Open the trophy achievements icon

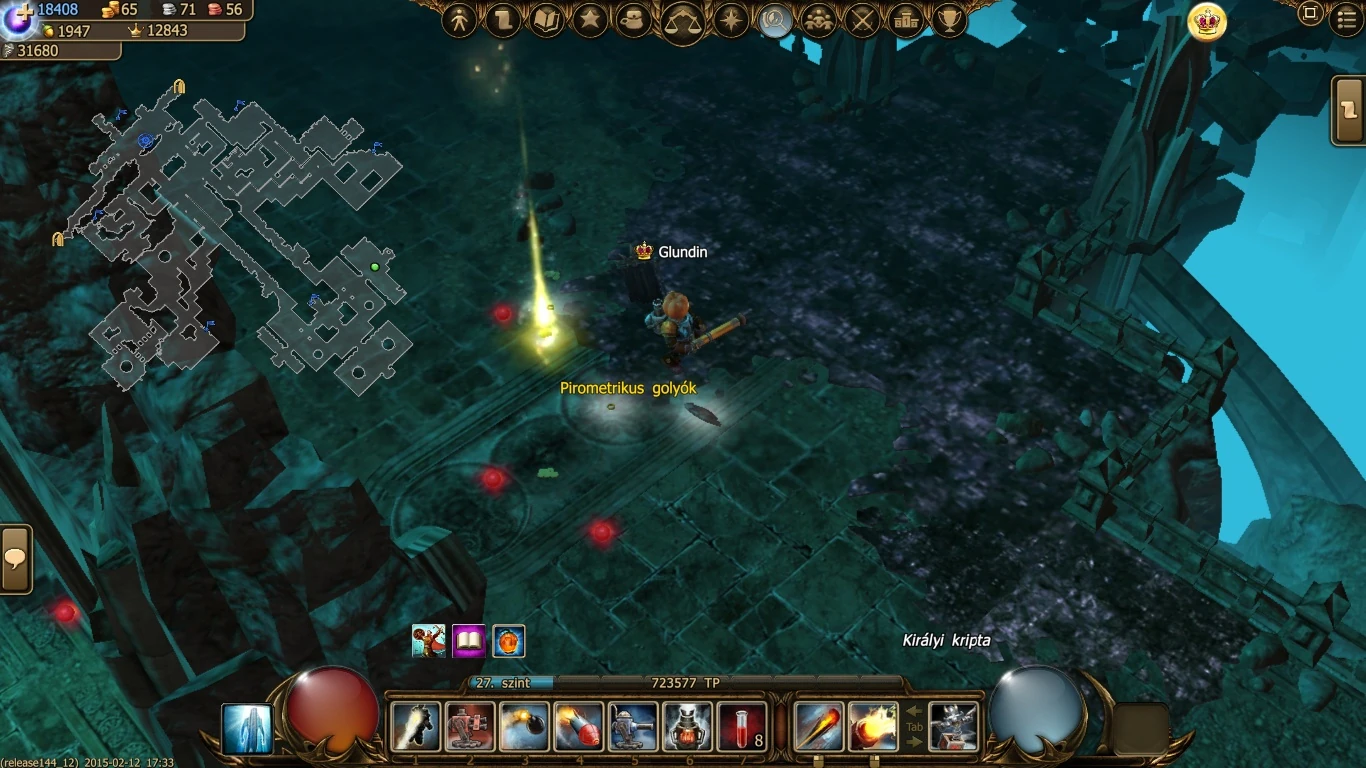tap(949, 21)
